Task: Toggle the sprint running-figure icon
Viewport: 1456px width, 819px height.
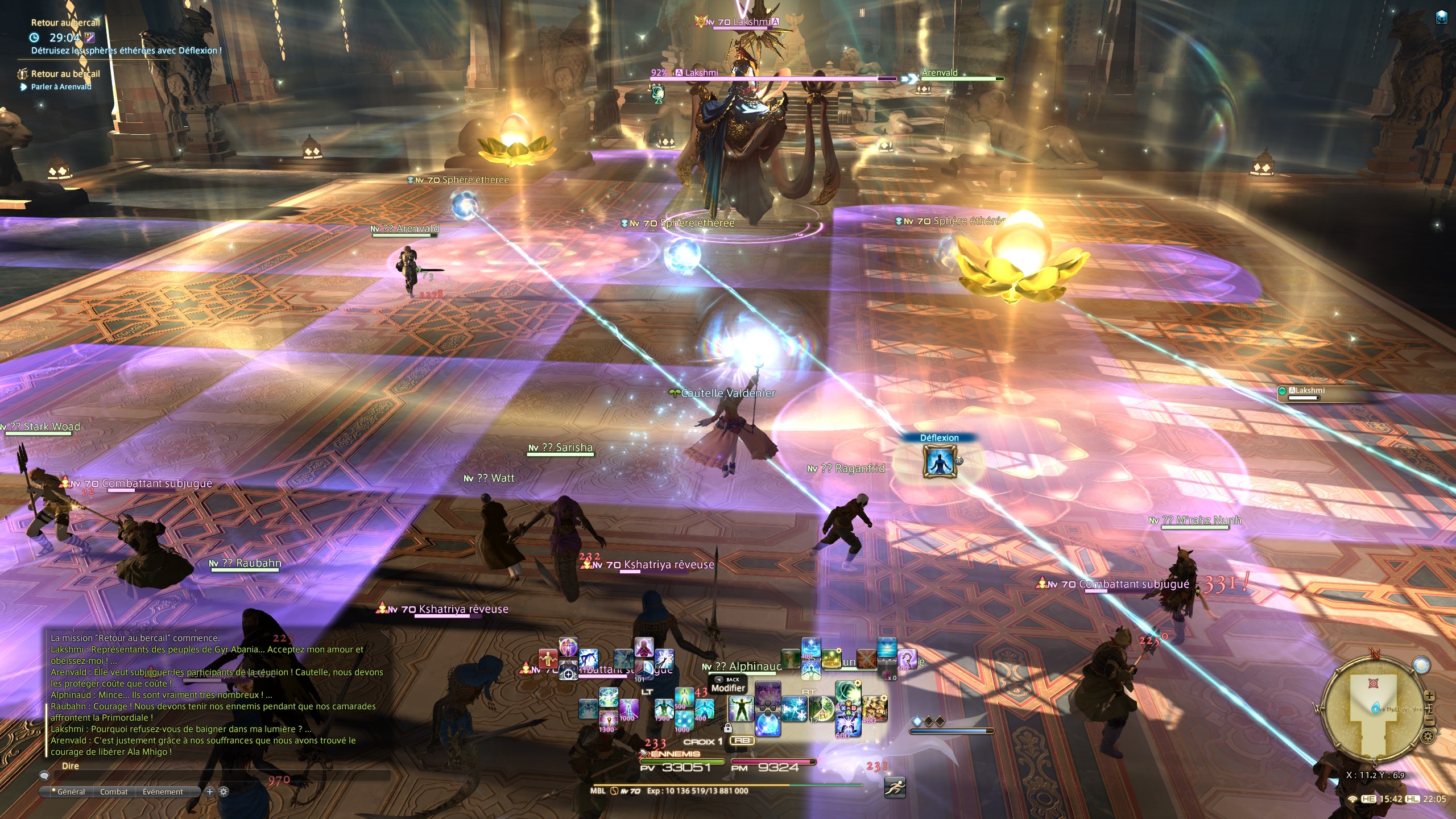Action: (x=895, y=788)
